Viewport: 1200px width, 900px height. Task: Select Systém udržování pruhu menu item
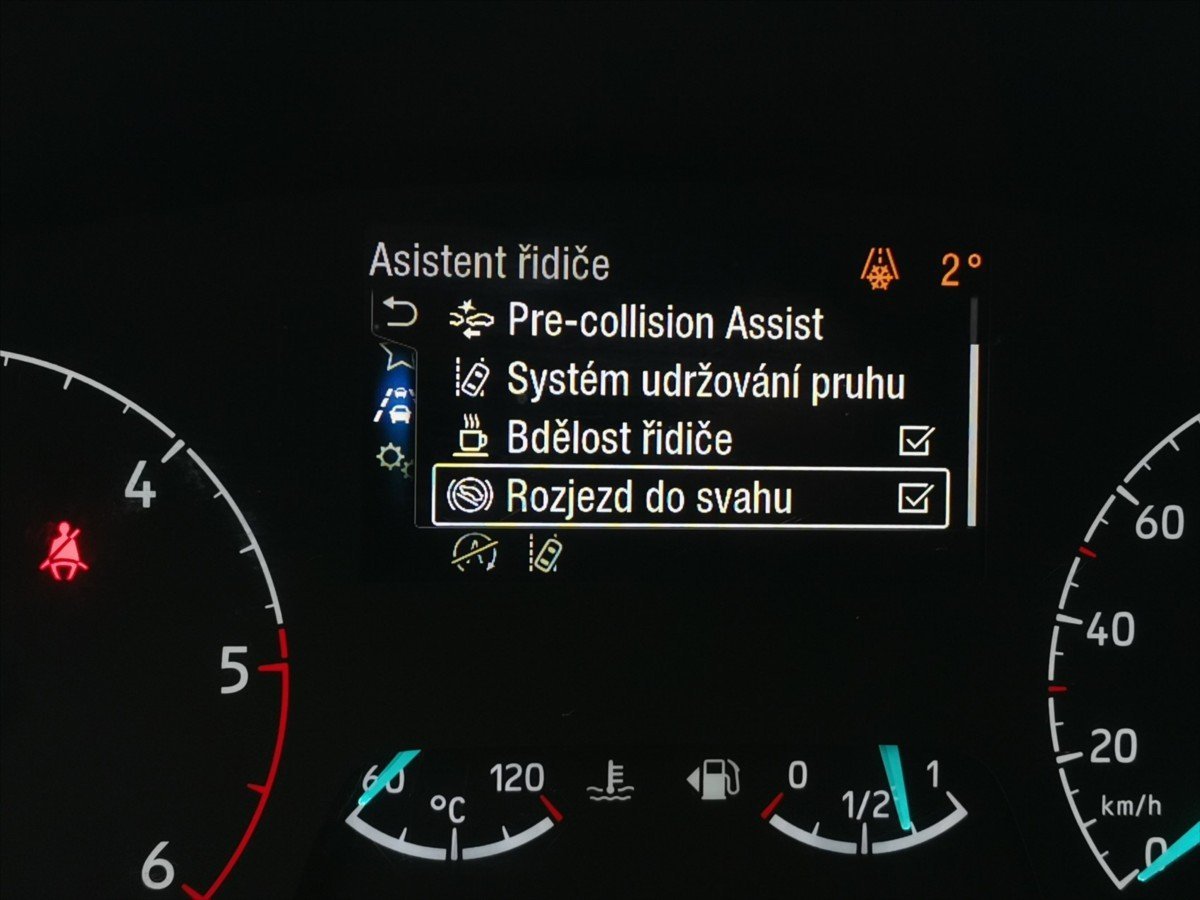point(705,381)
